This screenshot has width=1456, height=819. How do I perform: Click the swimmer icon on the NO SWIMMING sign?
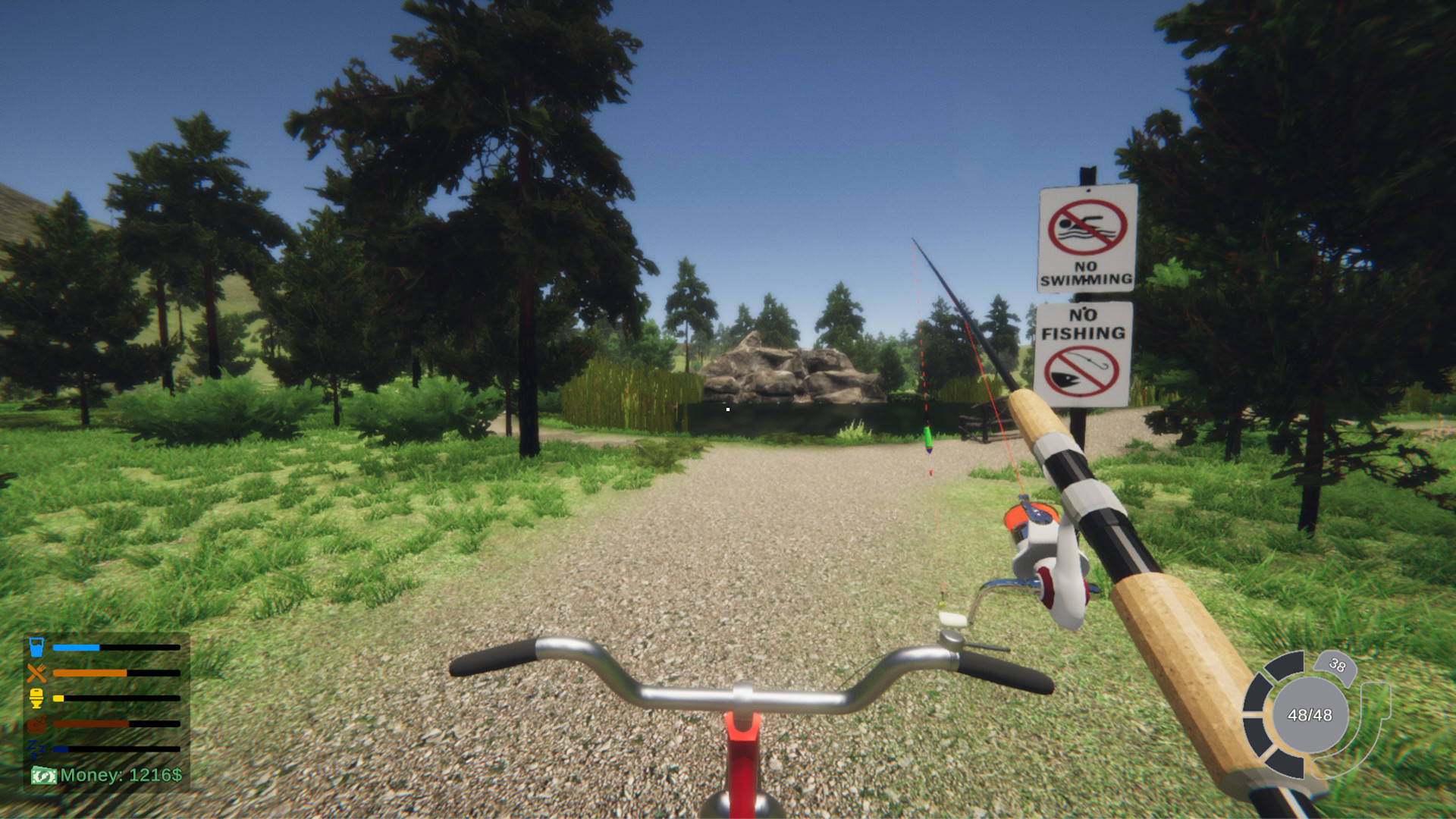[1084, 226]
